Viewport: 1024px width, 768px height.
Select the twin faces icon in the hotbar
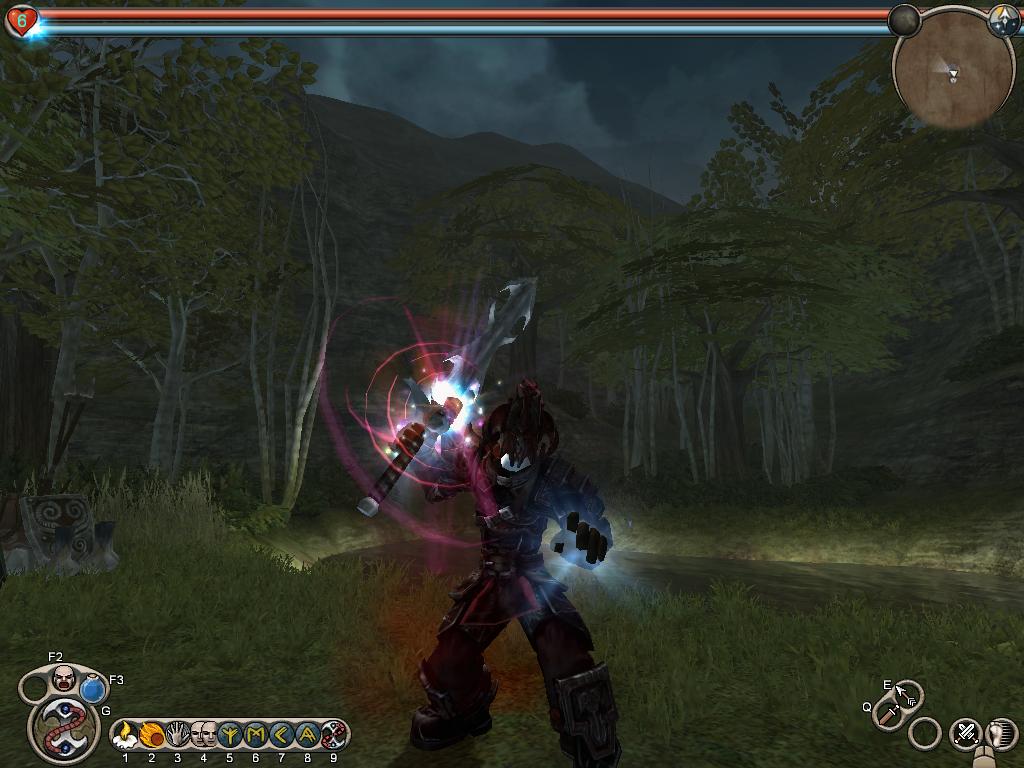coord(204,735)
